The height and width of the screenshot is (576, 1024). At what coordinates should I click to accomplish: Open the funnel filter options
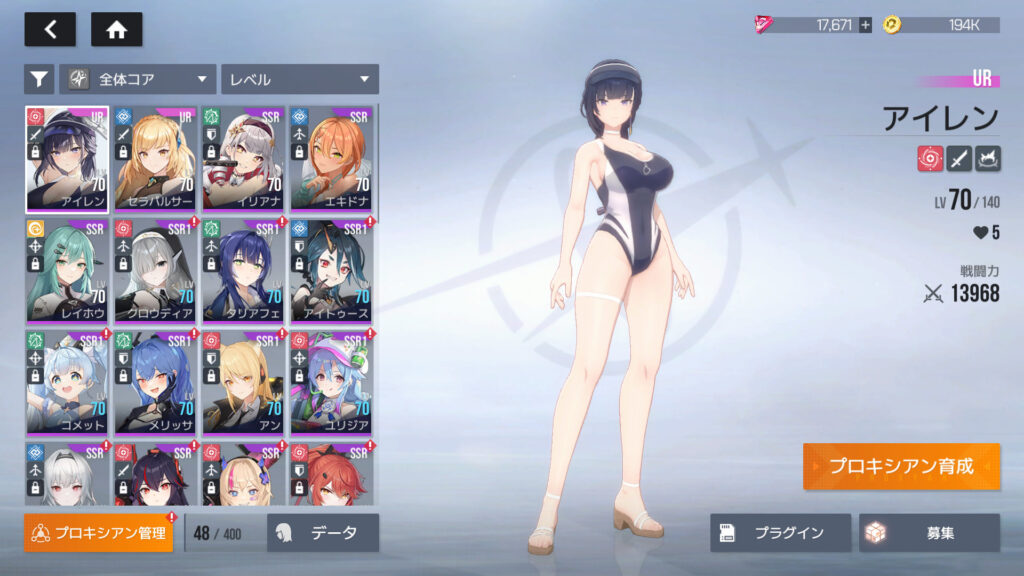click(39, 79)
